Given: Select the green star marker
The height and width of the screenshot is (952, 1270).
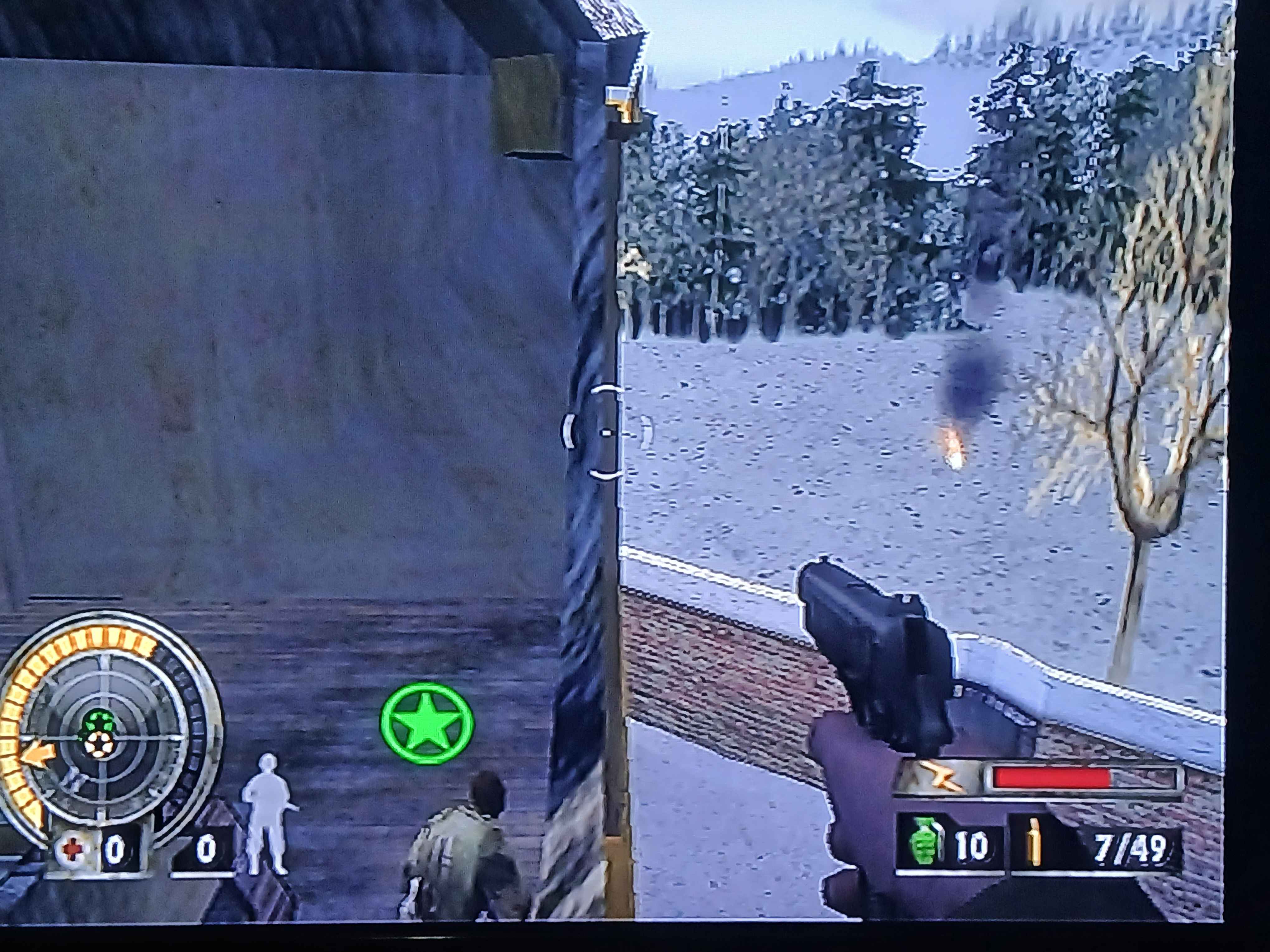Looking at the screenshot, I should point(426,723).
